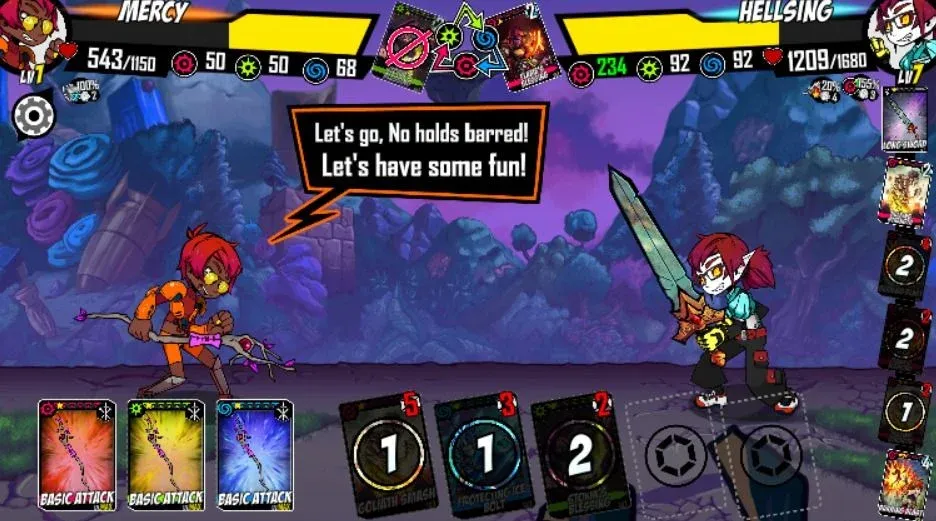
Task: Play the red Basic Attack card
Action: pyautogui.click(x=77, y=454)
